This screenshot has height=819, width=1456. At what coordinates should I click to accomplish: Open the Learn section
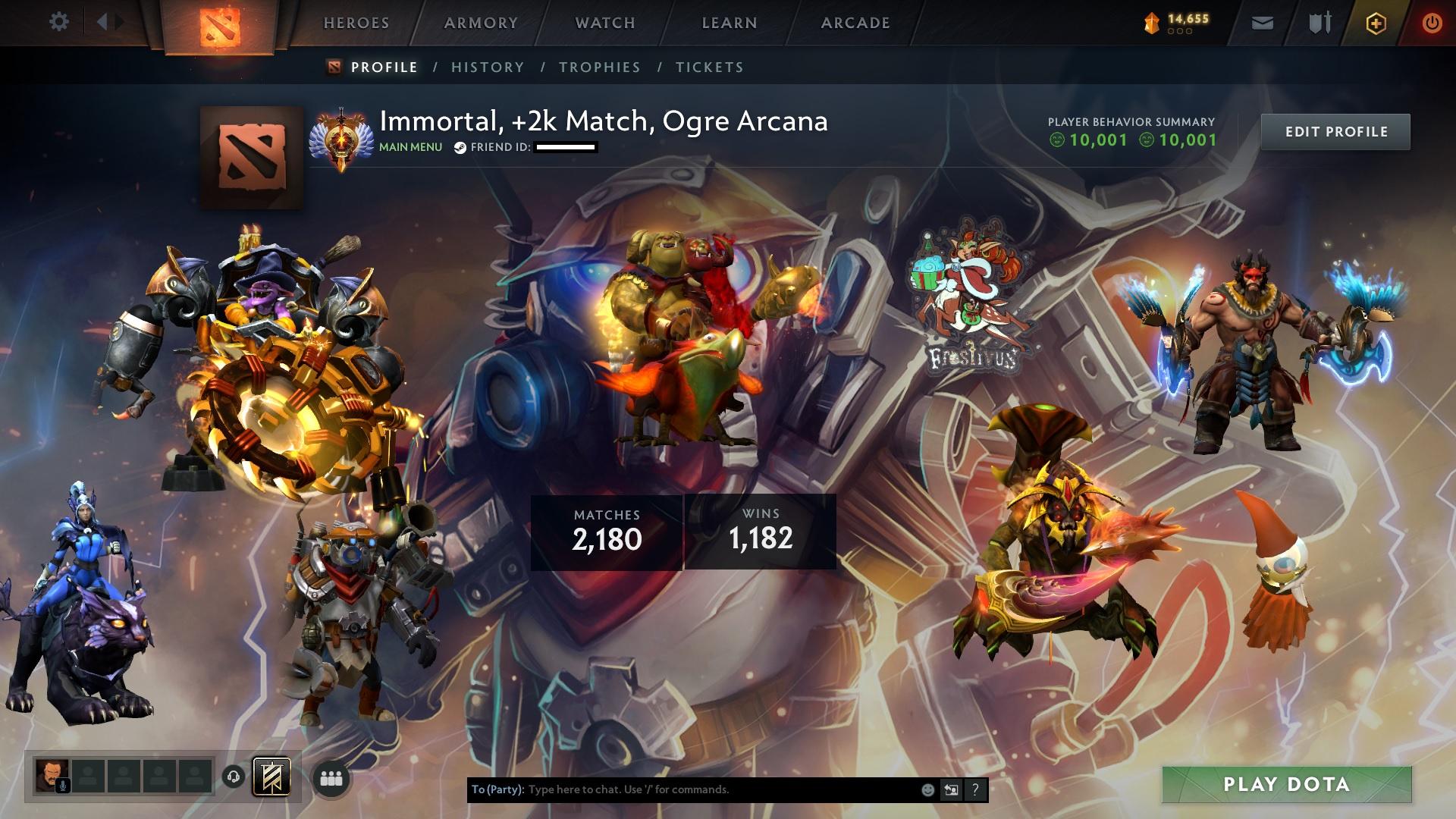730,23
